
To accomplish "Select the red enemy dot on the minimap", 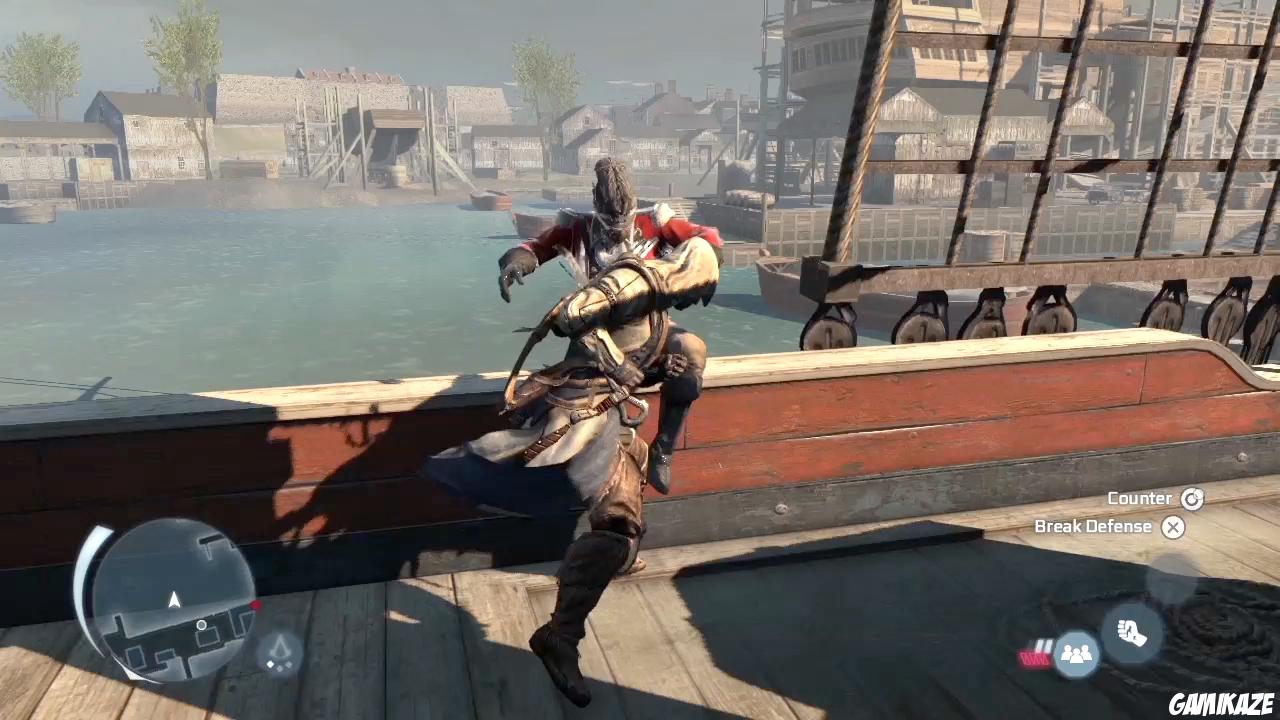I will 255,605.
